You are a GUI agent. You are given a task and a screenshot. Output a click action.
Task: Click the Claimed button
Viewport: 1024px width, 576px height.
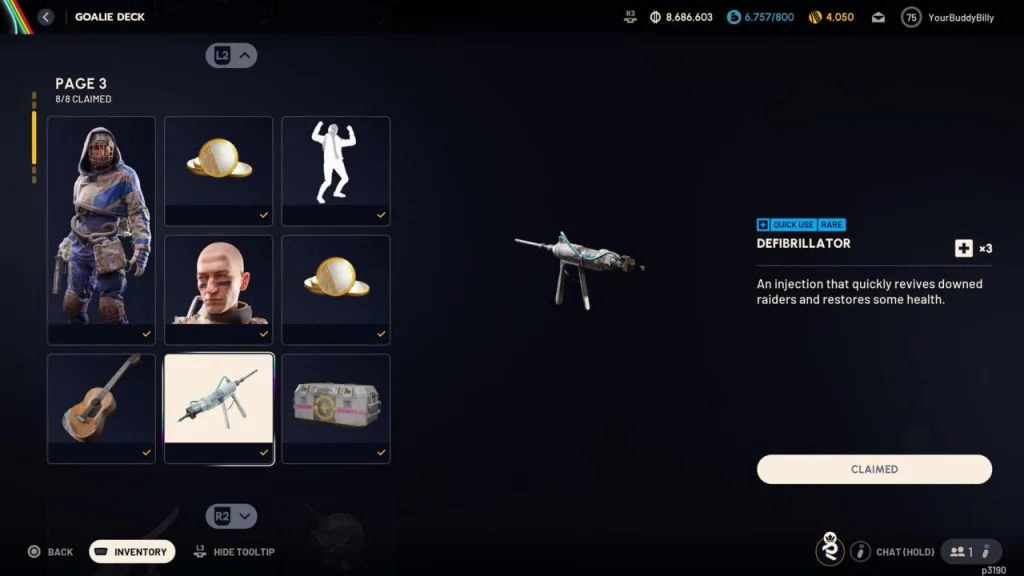874,469
